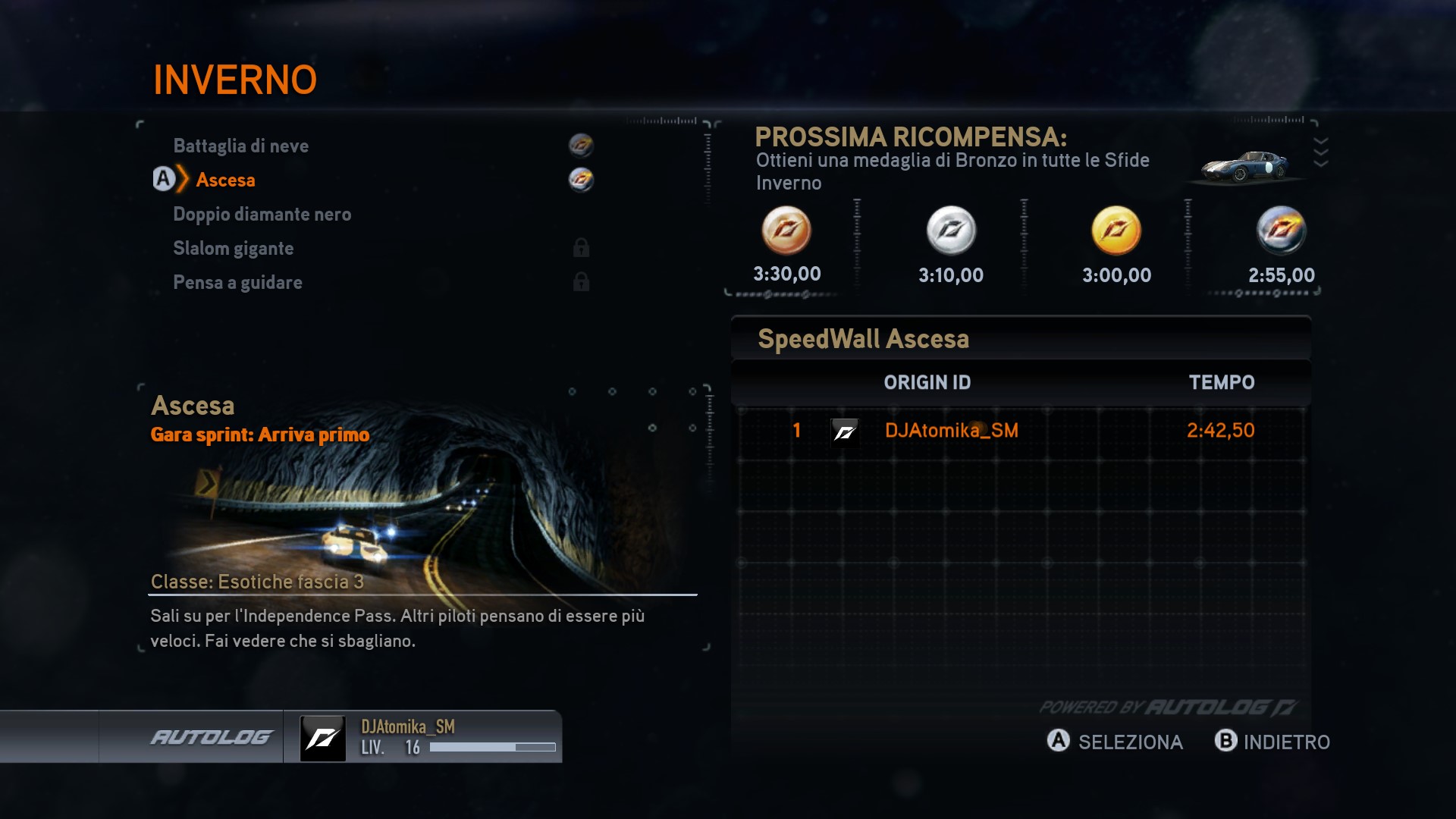Select the Battaglia di neve challenge

coord(241,146)
